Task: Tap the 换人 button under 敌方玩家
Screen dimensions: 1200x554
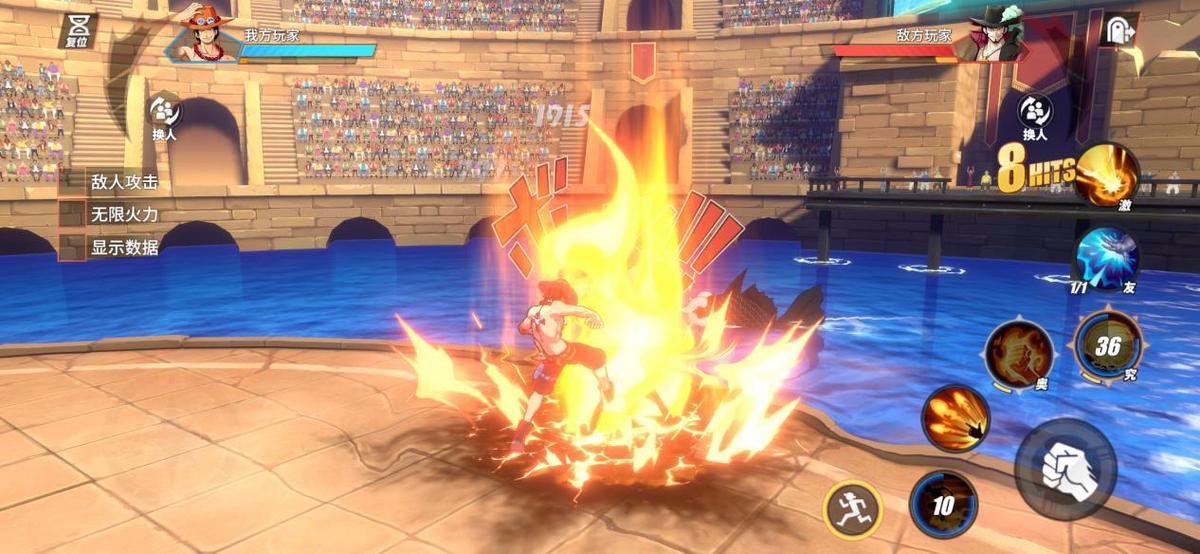Action: click(x=1034, y=113)
